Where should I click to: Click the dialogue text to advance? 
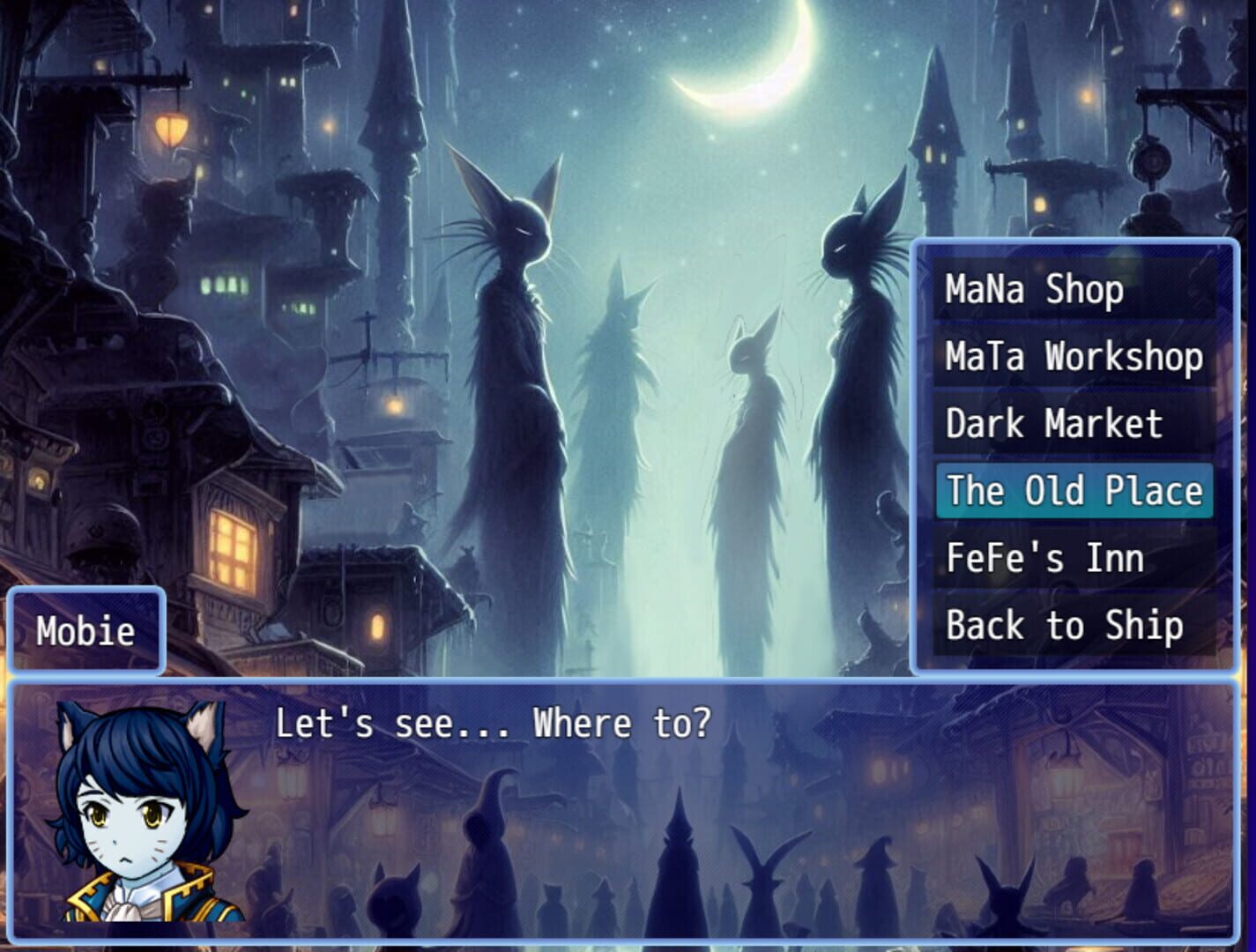[495, 723]
